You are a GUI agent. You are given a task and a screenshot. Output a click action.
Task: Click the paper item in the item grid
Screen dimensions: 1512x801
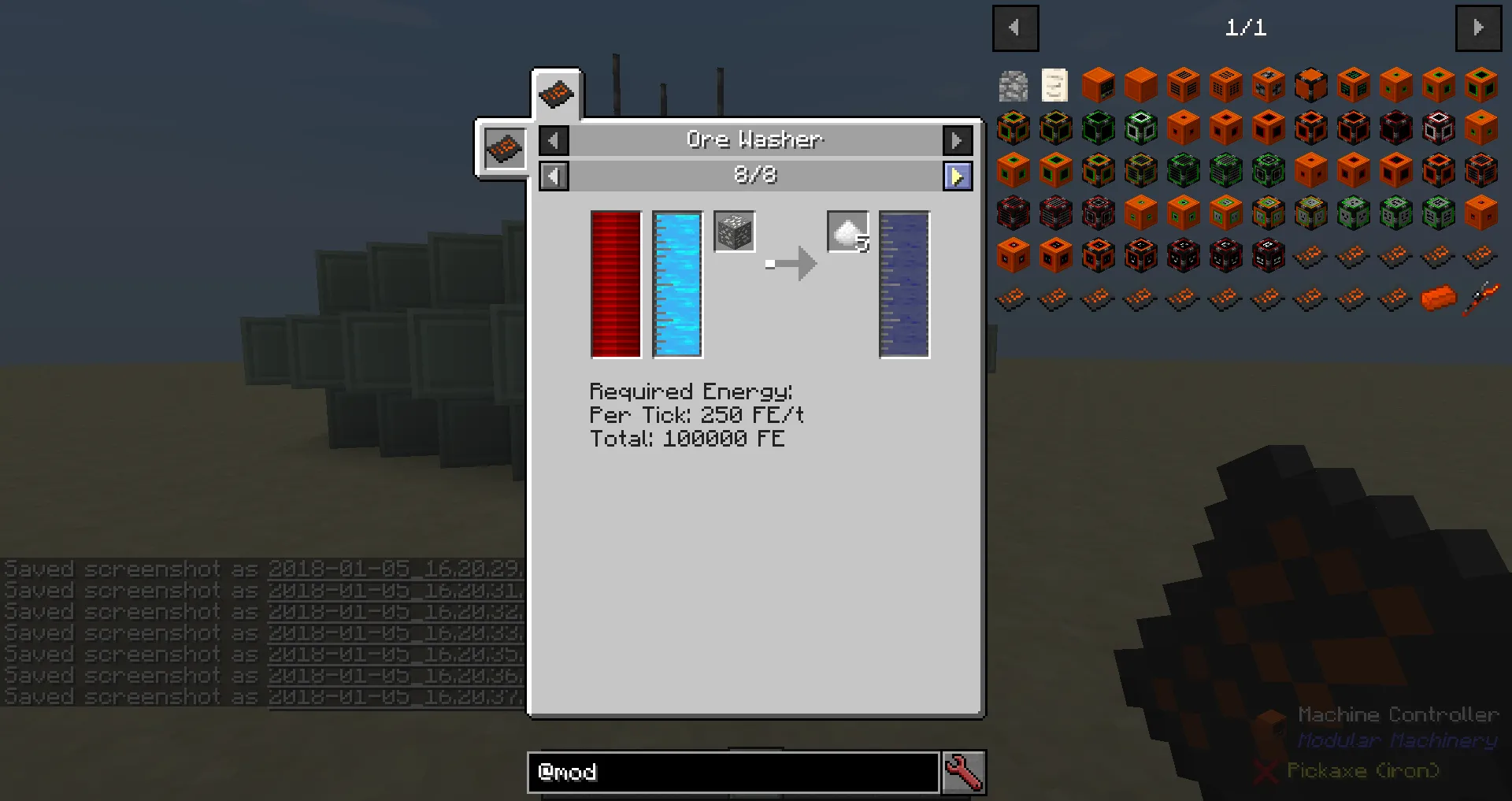click(1055, 84)
